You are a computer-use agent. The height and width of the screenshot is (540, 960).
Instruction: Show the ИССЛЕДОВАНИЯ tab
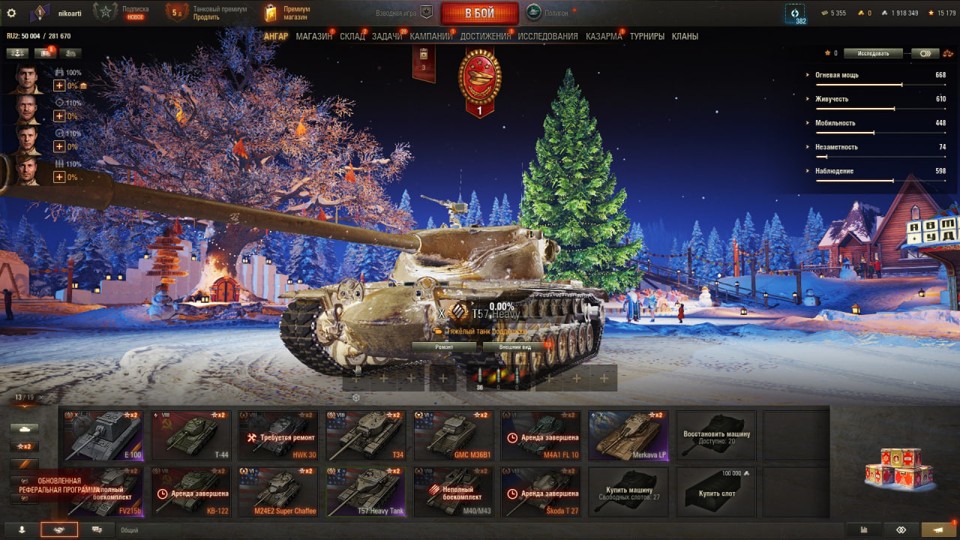point(547,36)
